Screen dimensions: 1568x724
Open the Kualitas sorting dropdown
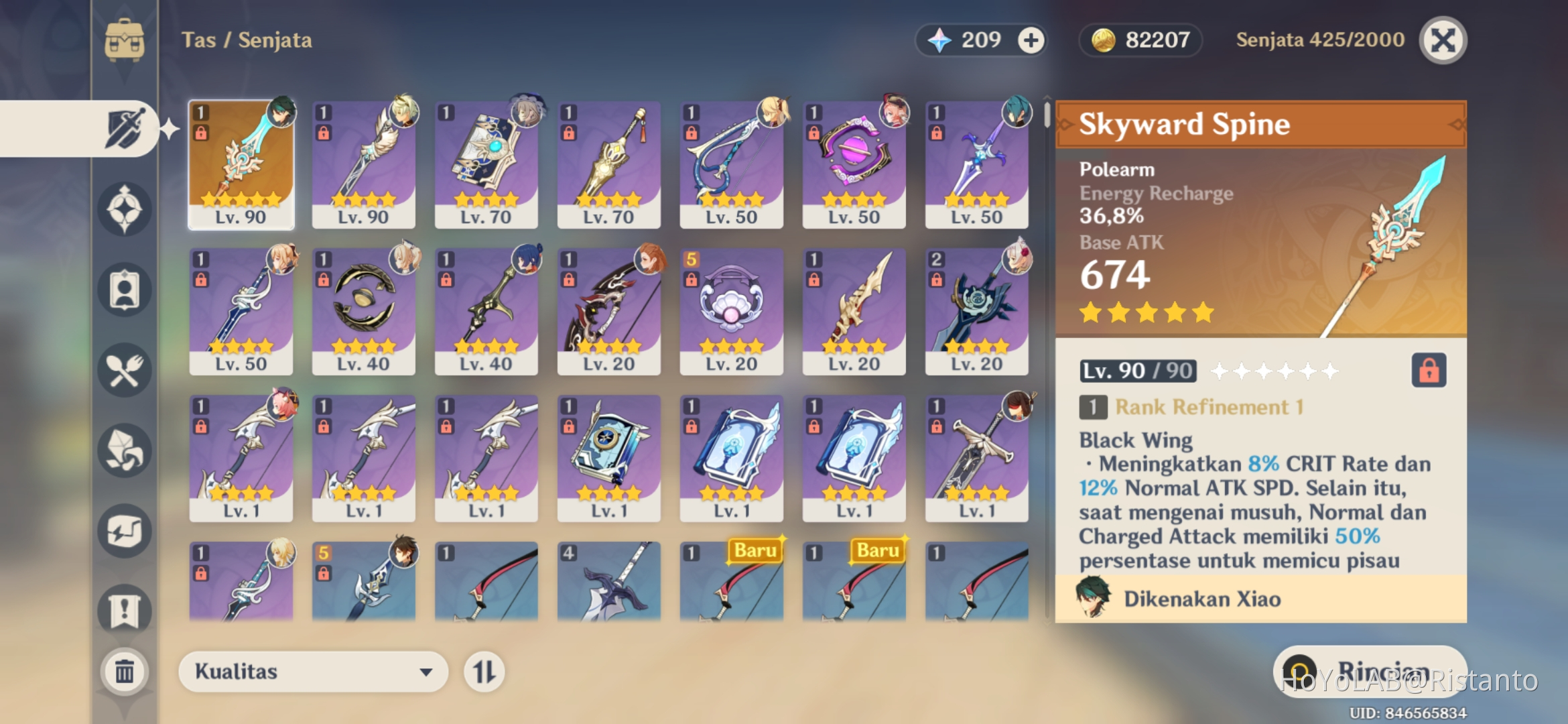tap(312, 671)
